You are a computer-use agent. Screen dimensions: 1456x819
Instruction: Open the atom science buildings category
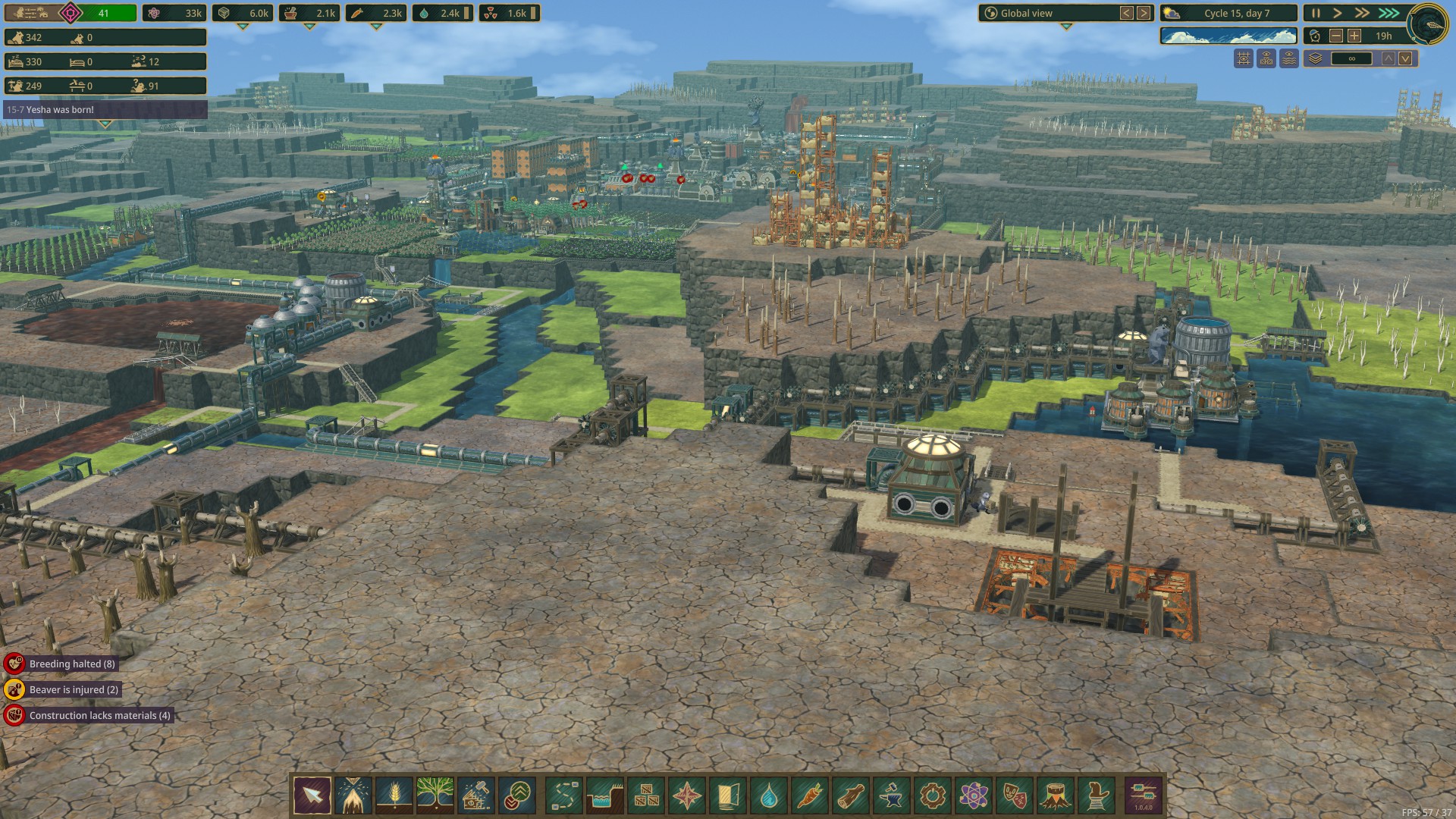(974, 795)
